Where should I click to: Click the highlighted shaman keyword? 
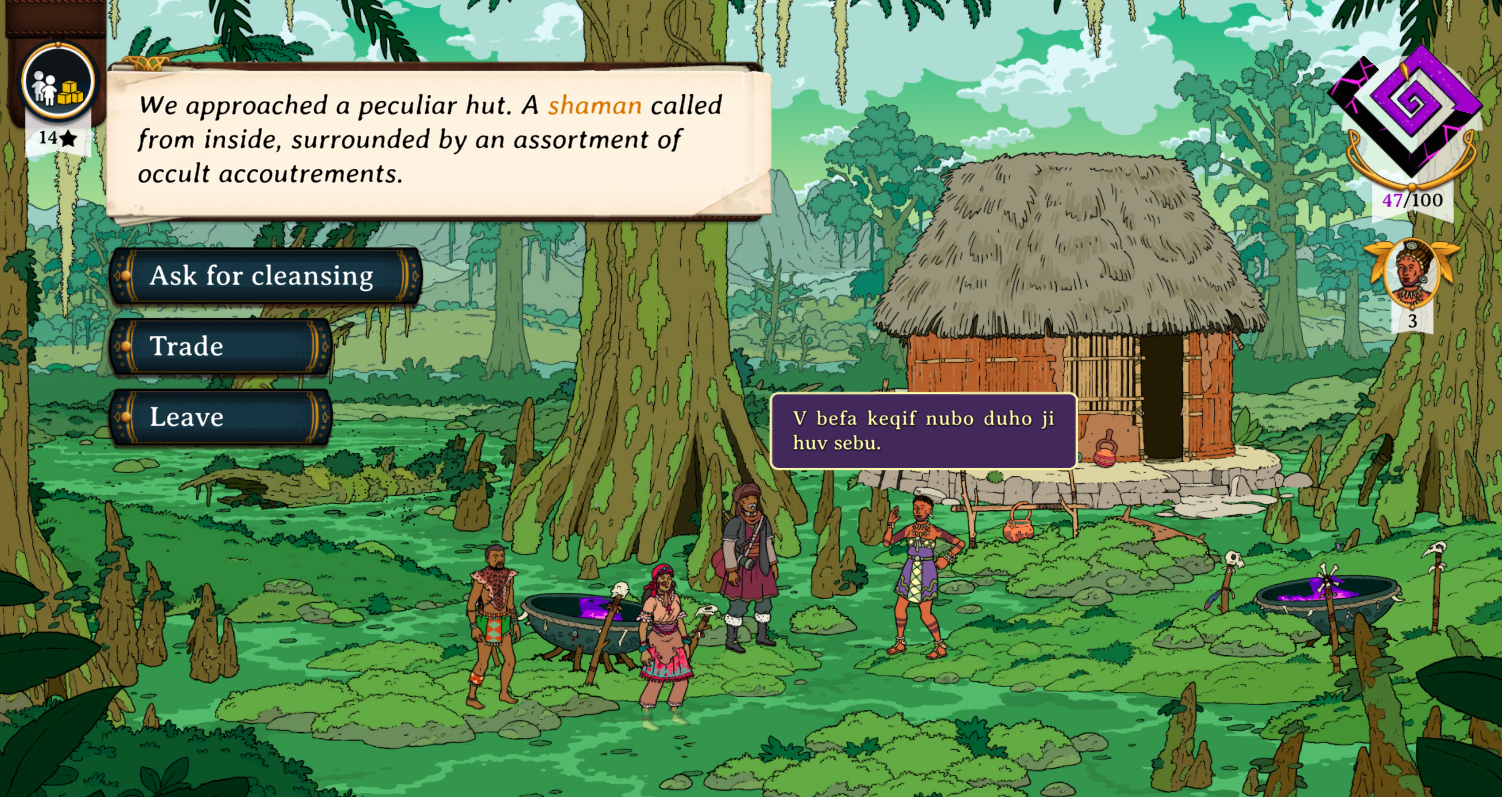point(594,106)
